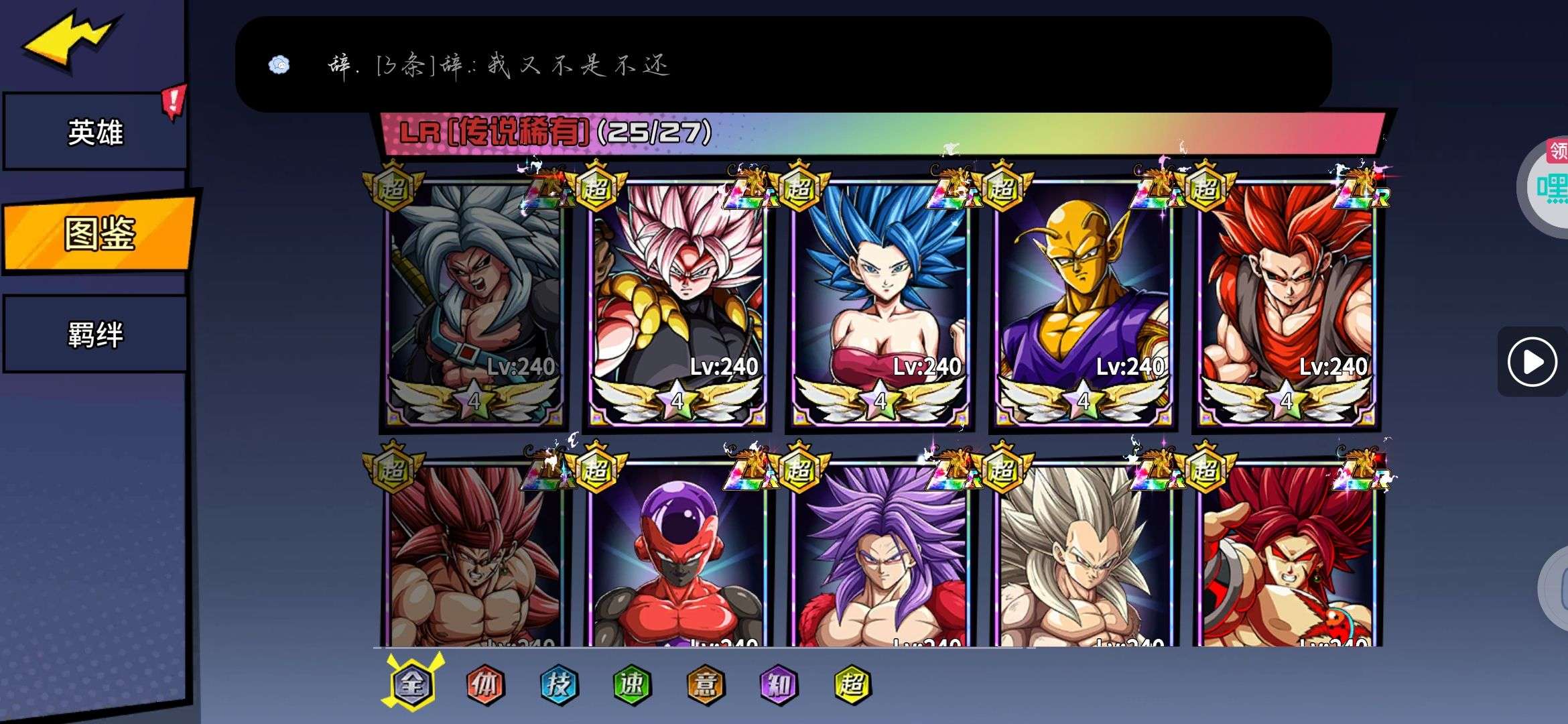Filter heroes by blue 技 type

pyautogui.click(x=558, y=684)
